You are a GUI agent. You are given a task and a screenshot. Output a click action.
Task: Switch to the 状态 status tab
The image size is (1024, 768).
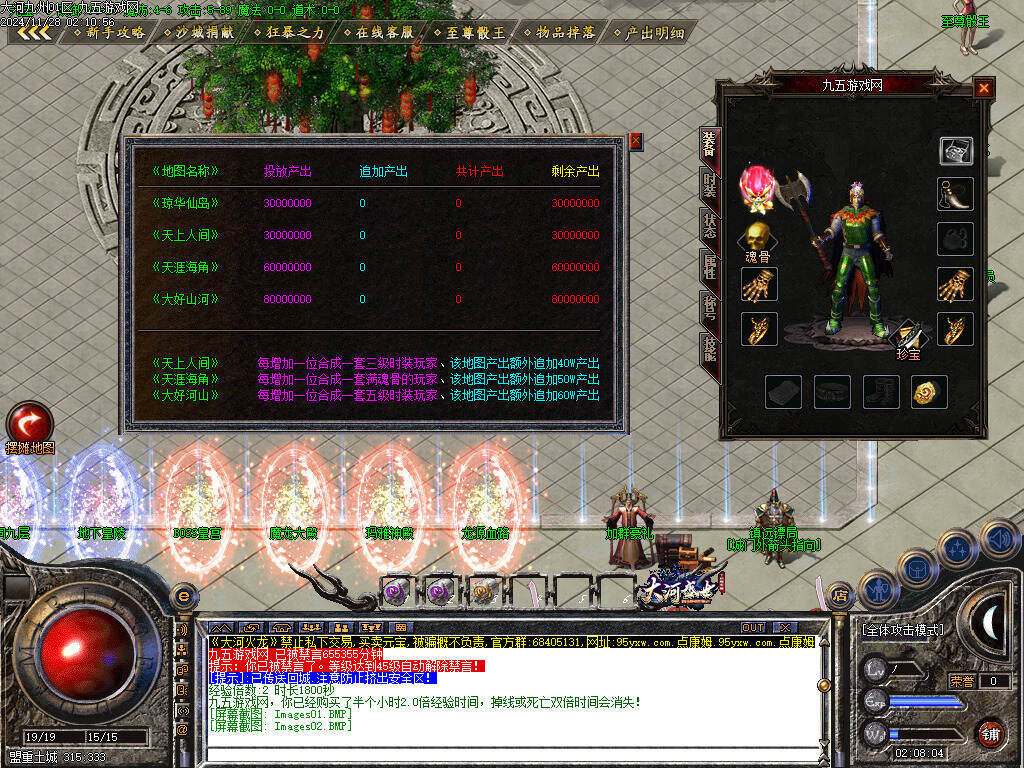pyautogui.click(x=709, y=227)
